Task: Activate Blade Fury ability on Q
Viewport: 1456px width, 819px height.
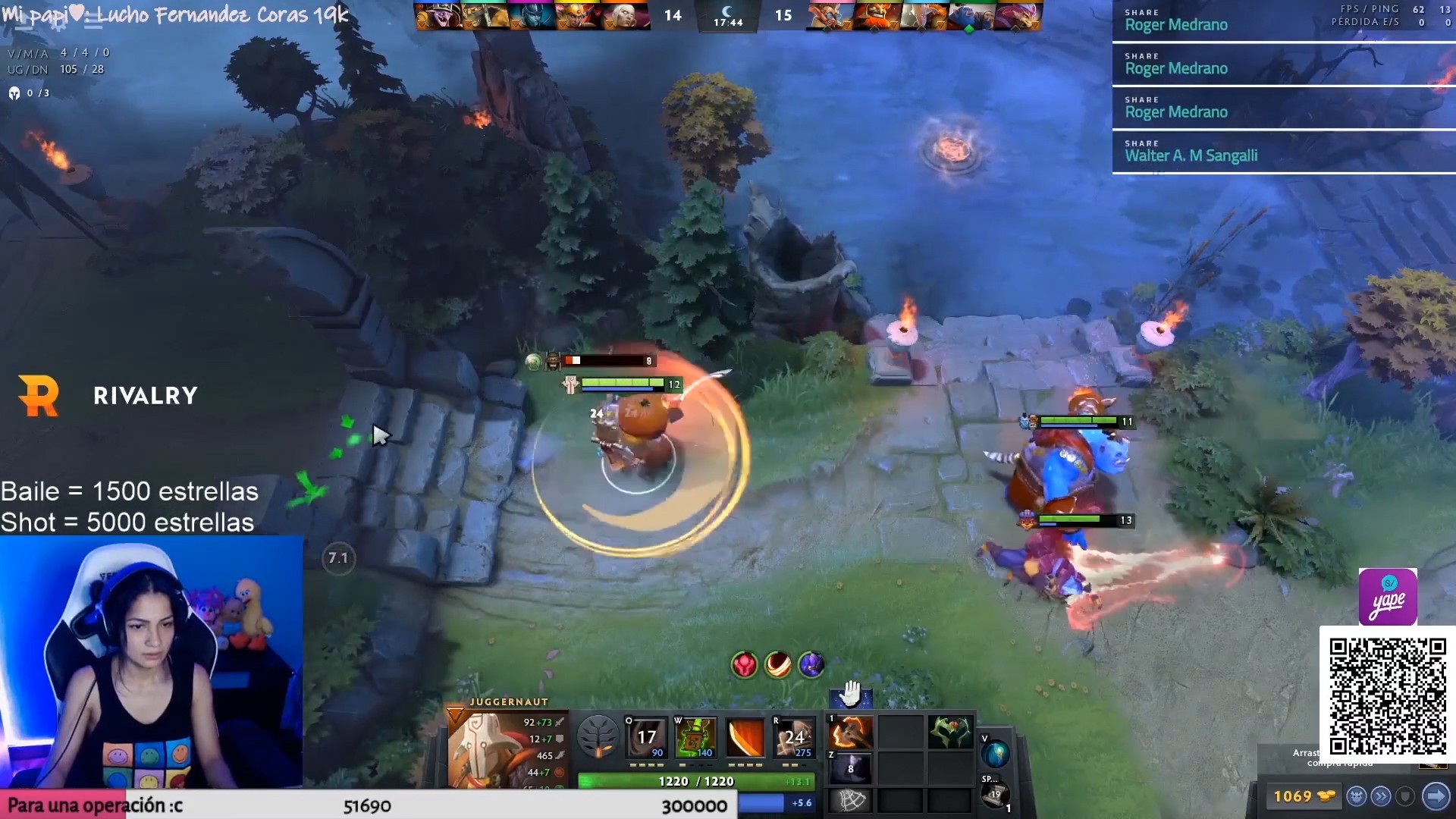Action: pos(646,736)
